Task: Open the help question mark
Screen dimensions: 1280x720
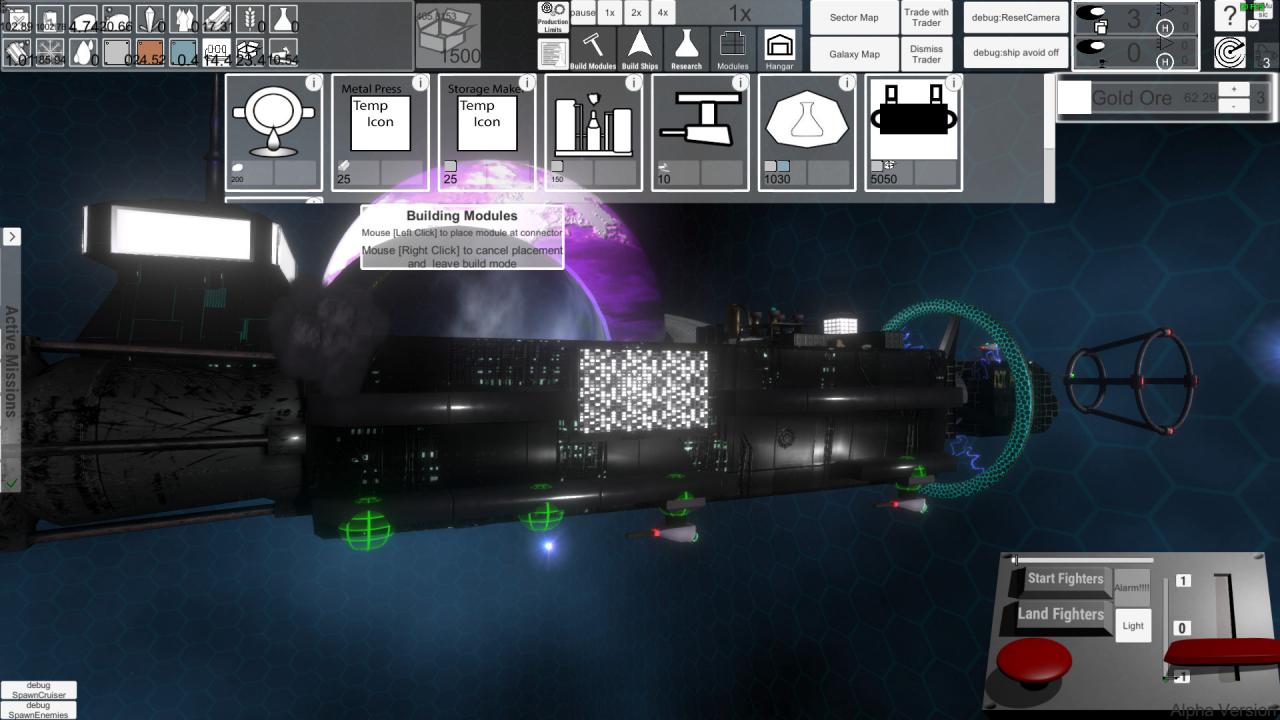Action: (x=1230, y=17)
